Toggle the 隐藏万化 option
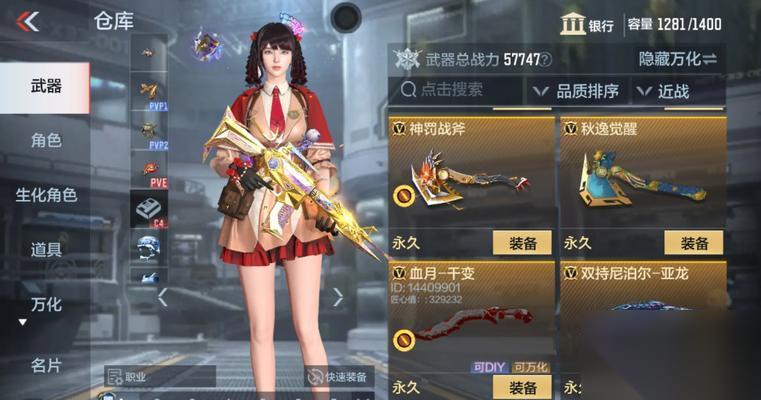 [678, 59]
